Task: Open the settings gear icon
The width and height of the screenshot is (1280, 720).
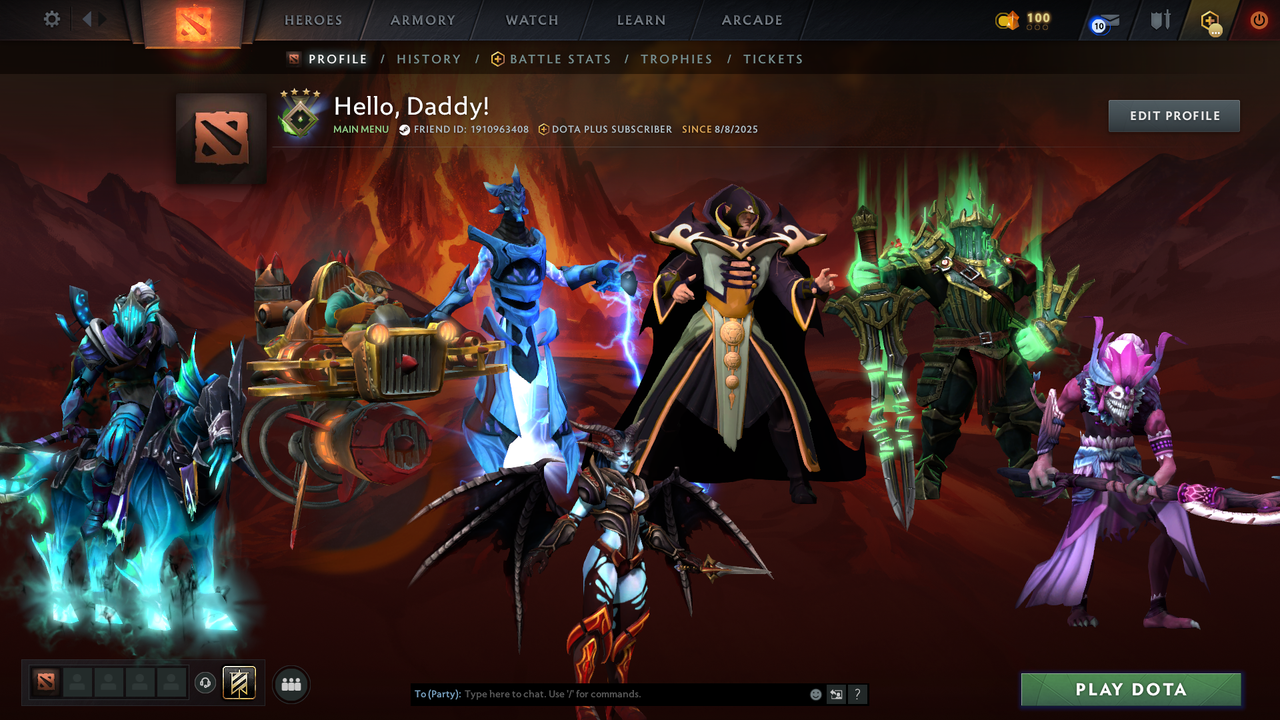Action: pyautogui.click(x=51, y=18)
